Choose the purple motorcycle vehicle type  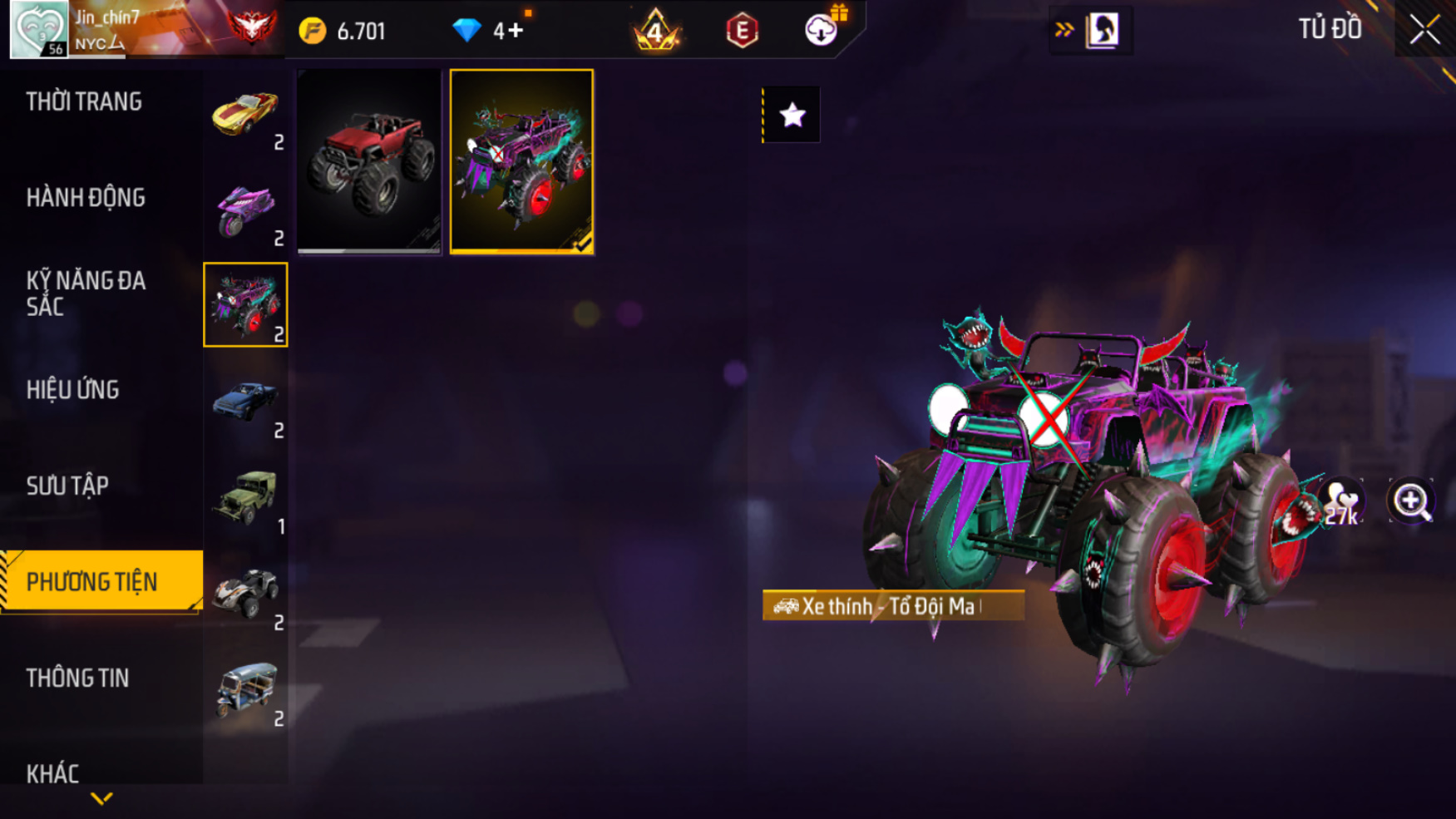pyautogui.click(x=245, y=210)
